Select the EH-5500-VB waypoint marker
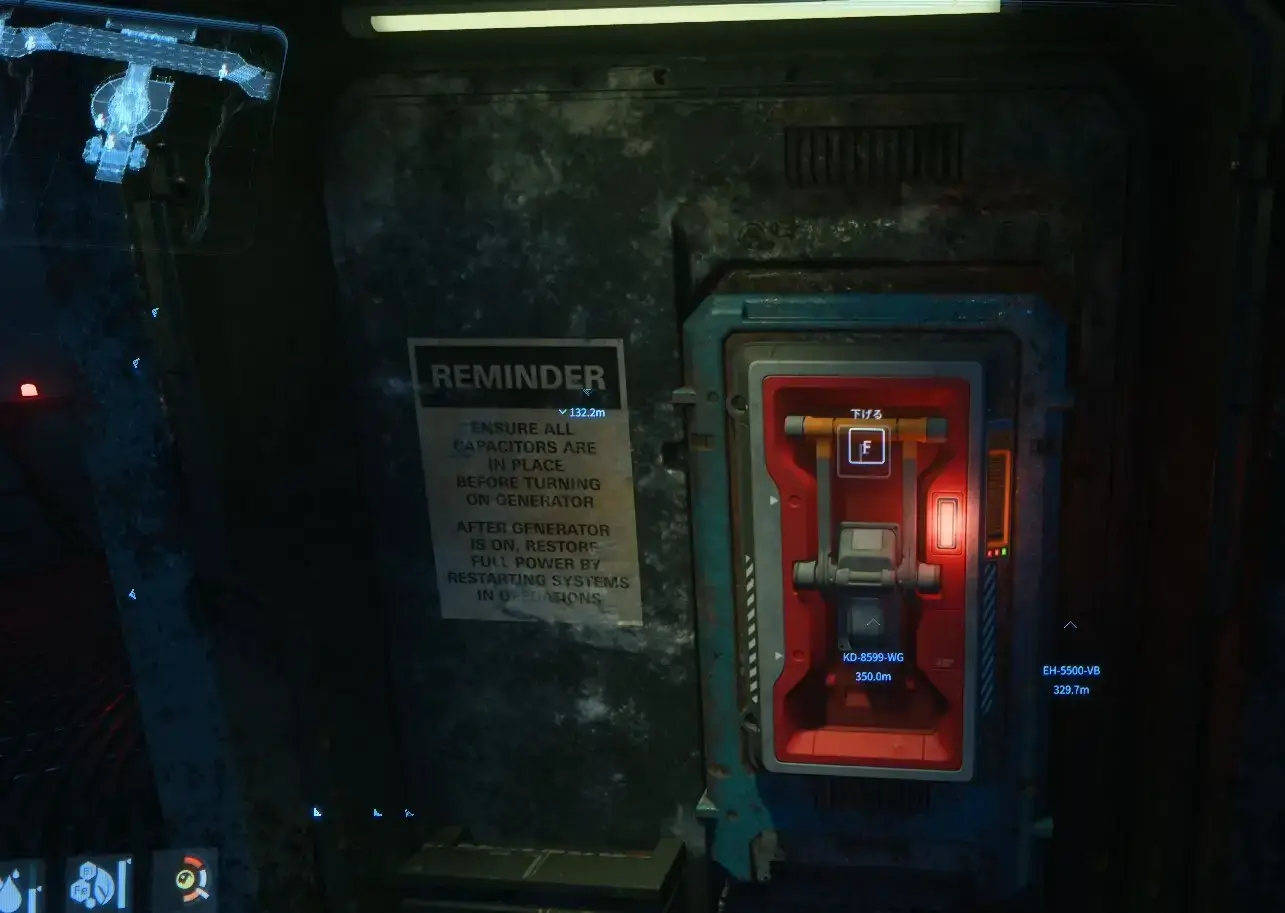Image resolution: width=1285 pixels, height=913 pixels. tap(1070, 626)
